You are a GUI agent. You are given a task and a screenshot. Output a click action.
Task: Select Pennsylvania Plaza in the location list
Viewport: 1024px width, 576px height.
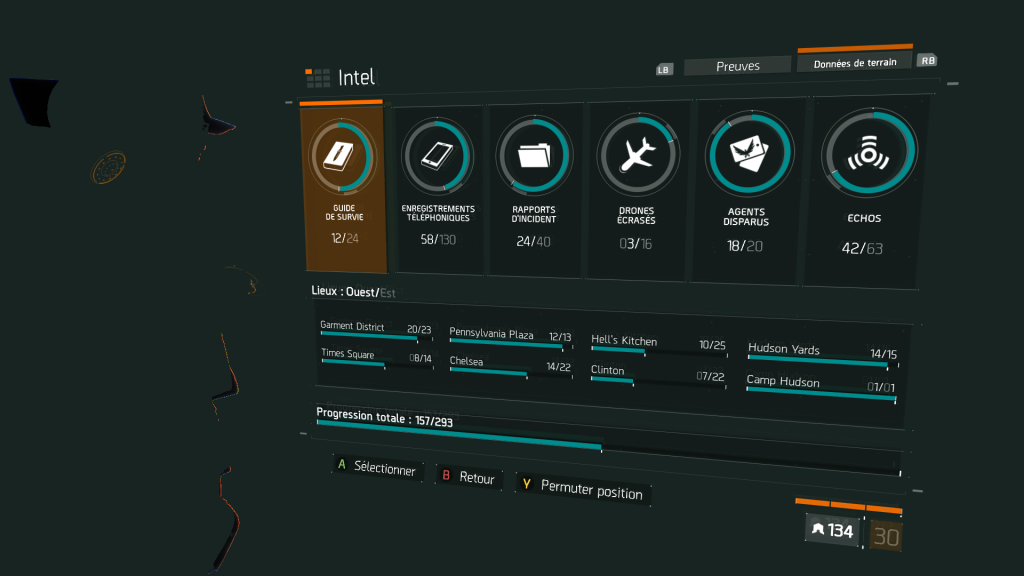510,337
